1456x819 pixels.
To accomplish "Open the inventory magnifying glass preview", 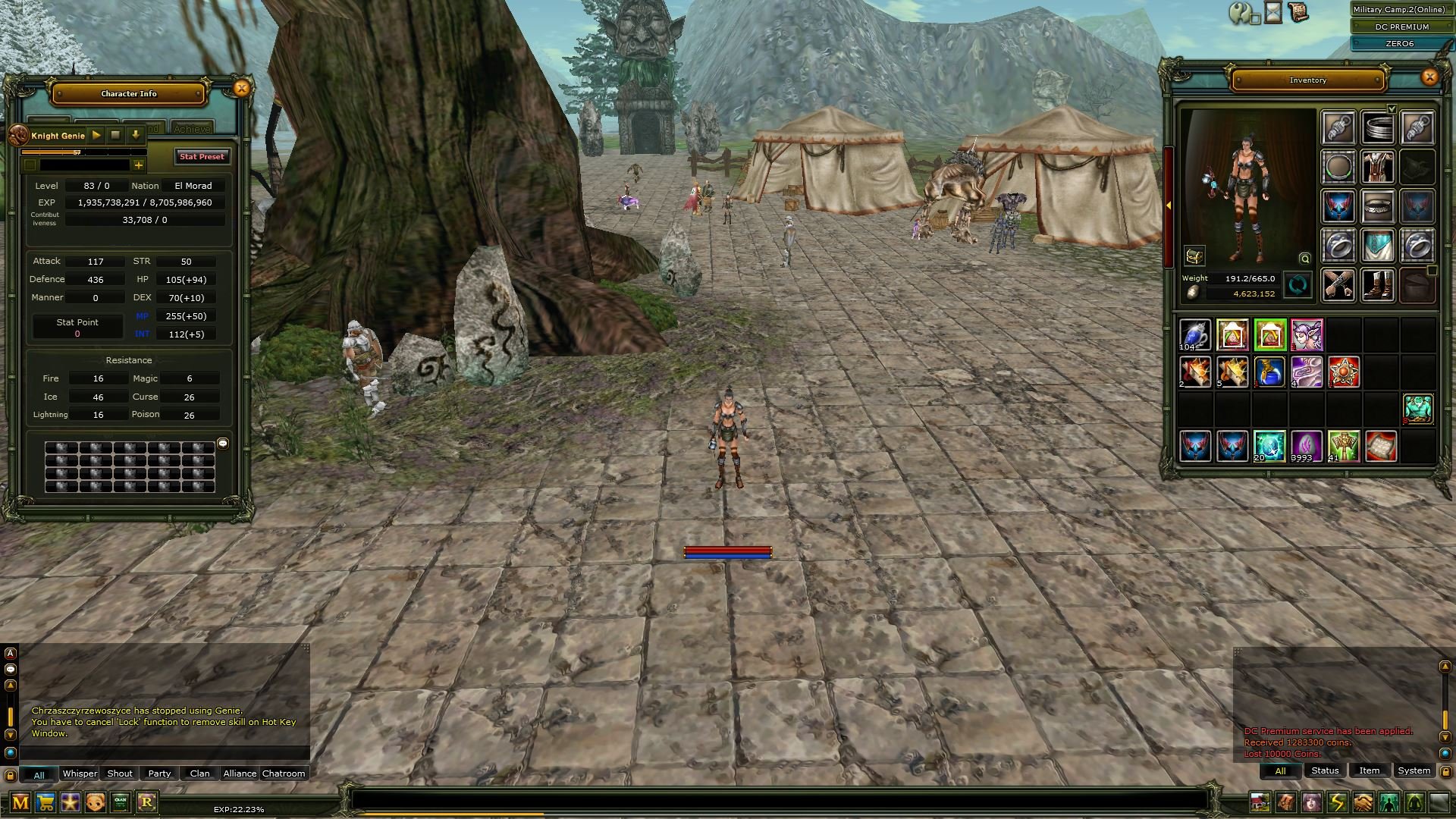I will click(x=1304, y=259).
